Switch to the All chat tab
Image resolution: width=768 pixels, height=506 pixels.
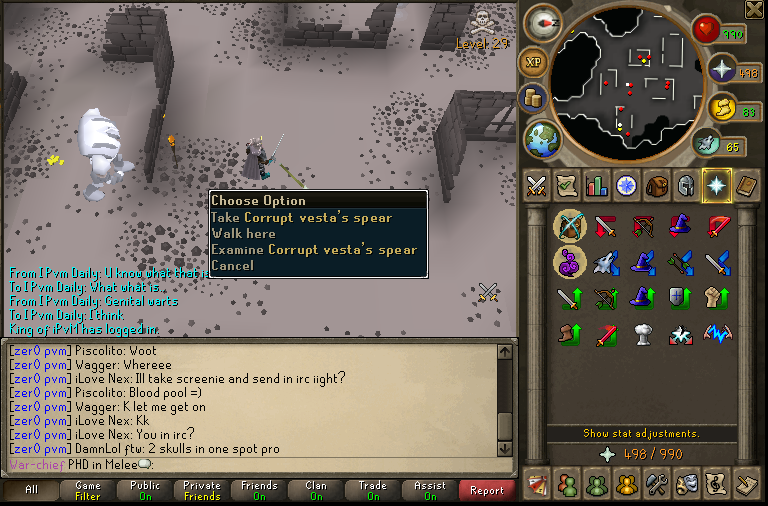point(31,490)
